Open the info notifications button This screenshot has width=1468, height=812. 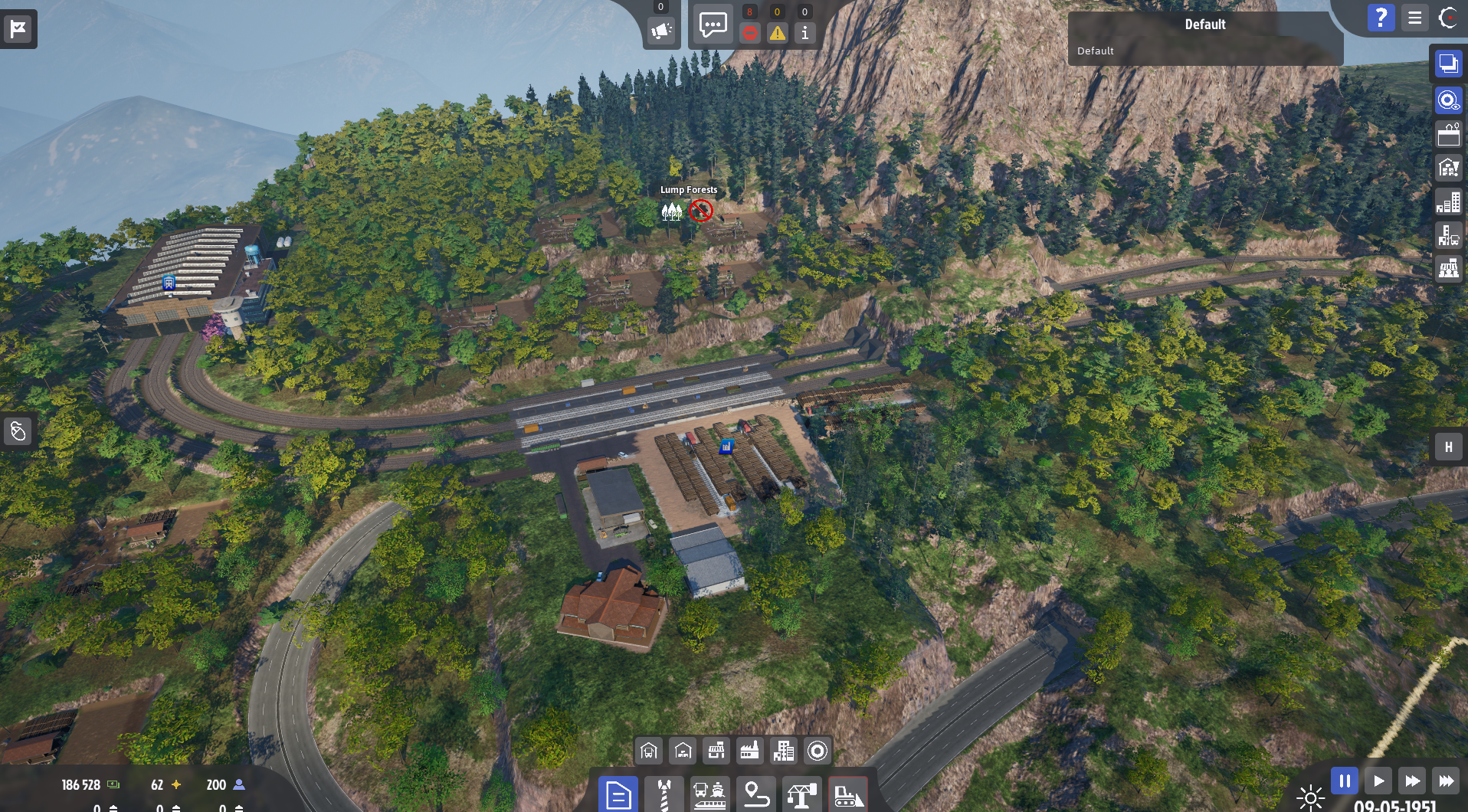pos(804,33)
